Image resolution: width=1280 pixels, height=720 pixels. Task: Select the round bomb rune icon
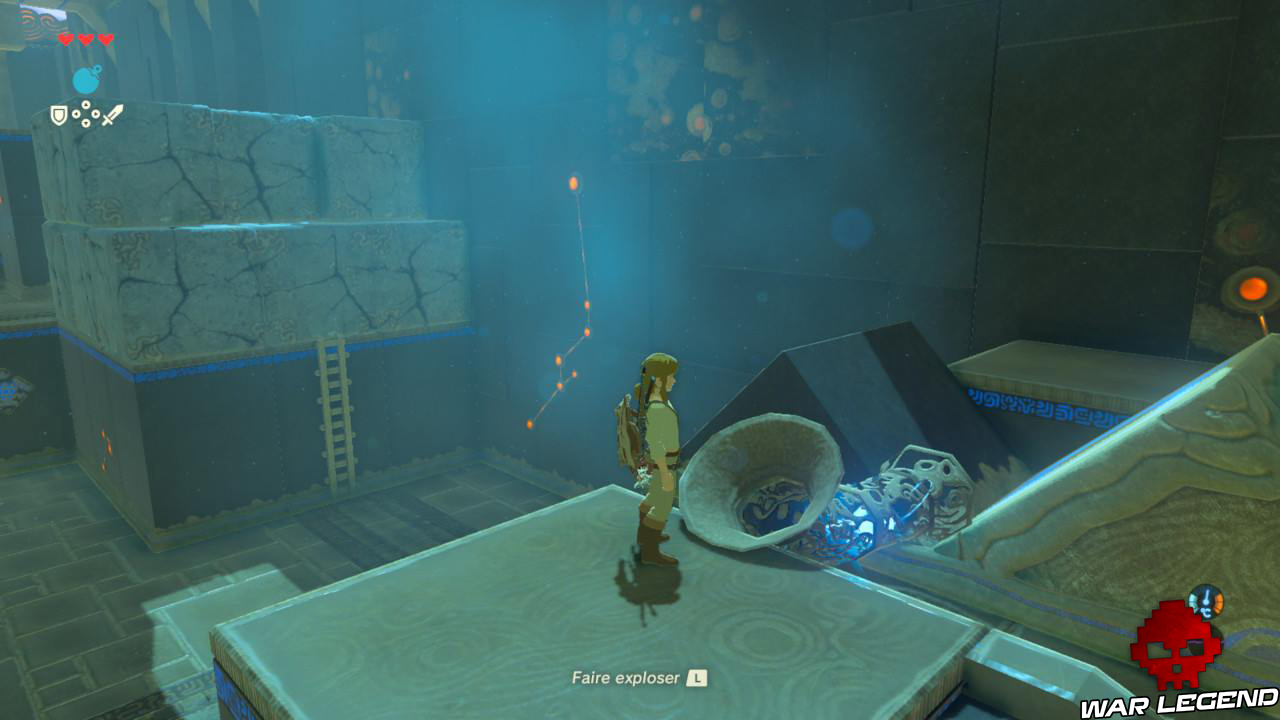pos(86,78)
